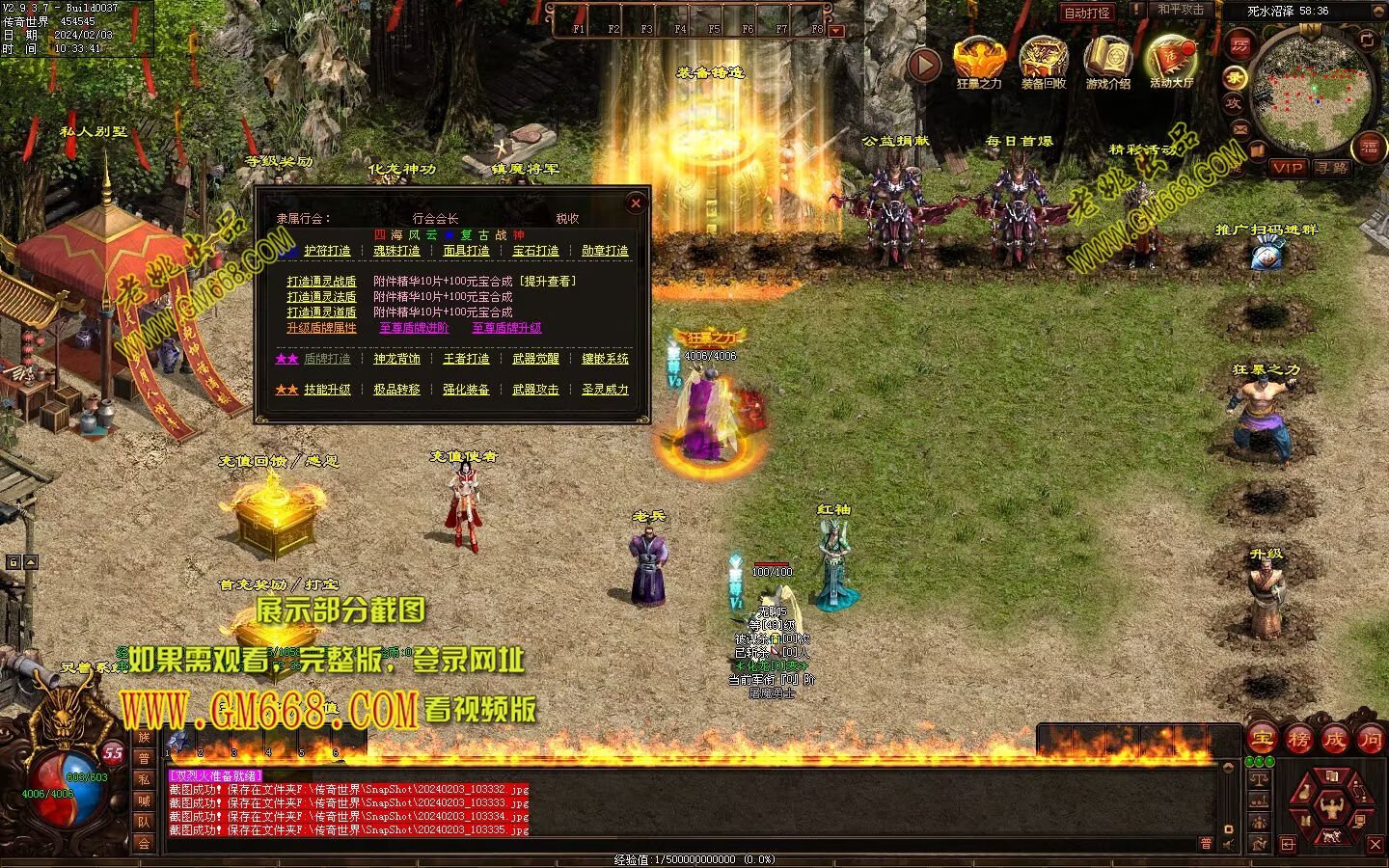Choose 面具打造 mask forging option

click(466, 251)
